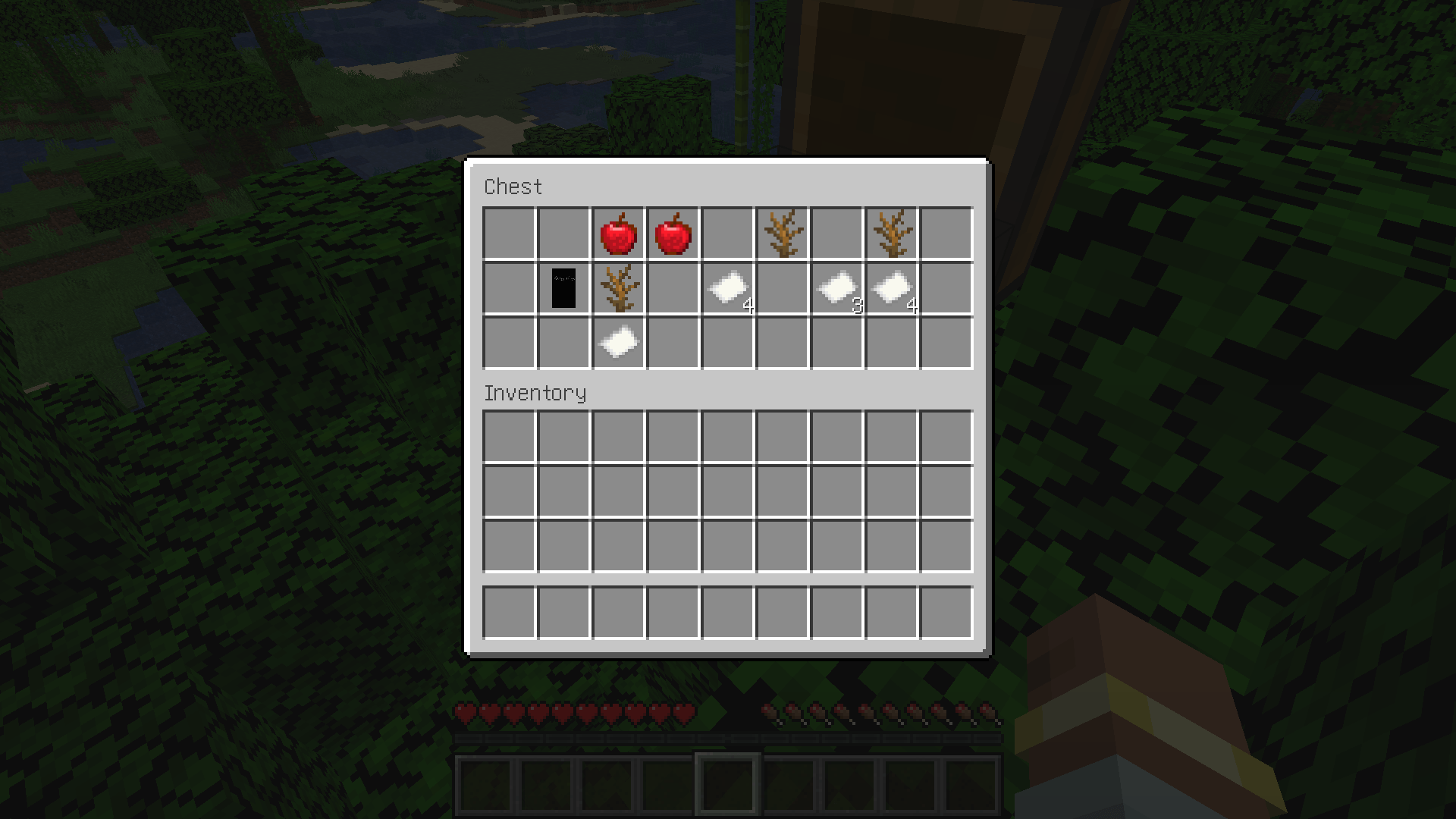Click the Inventory section label
1456x819 pixels.
tap(535, 393)
